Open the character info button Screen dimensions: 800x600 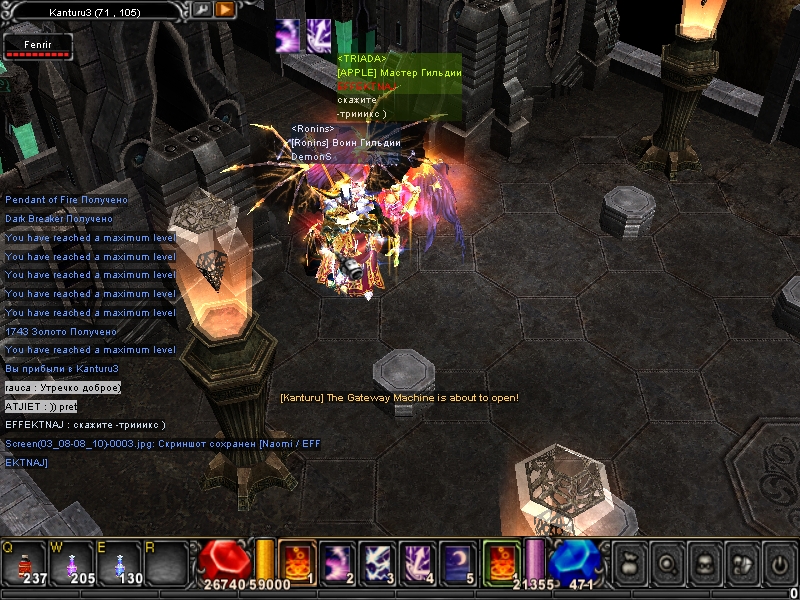point(704,565)
